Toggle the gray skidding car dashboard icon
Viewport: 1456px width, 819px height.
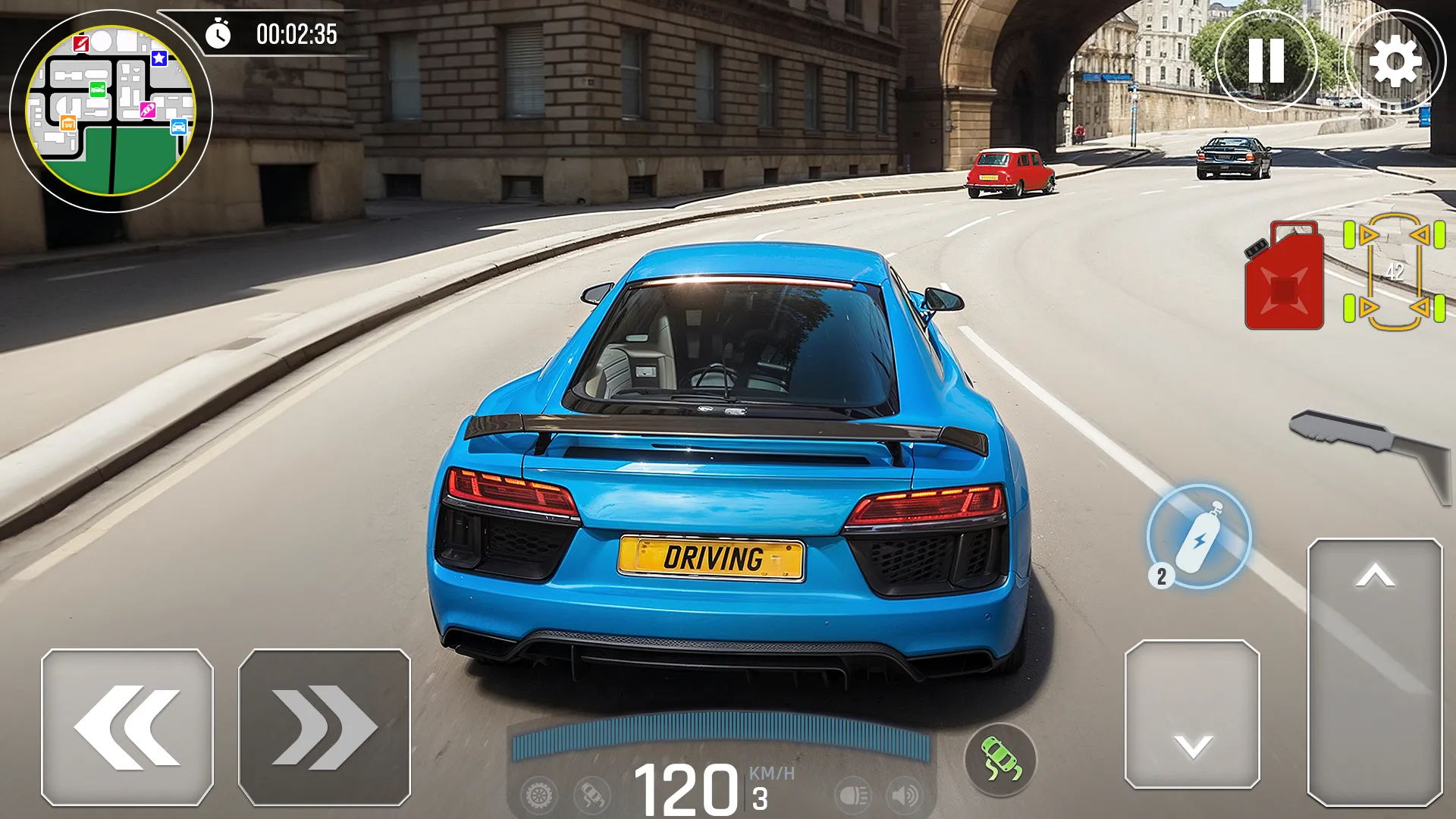(592, 795)
